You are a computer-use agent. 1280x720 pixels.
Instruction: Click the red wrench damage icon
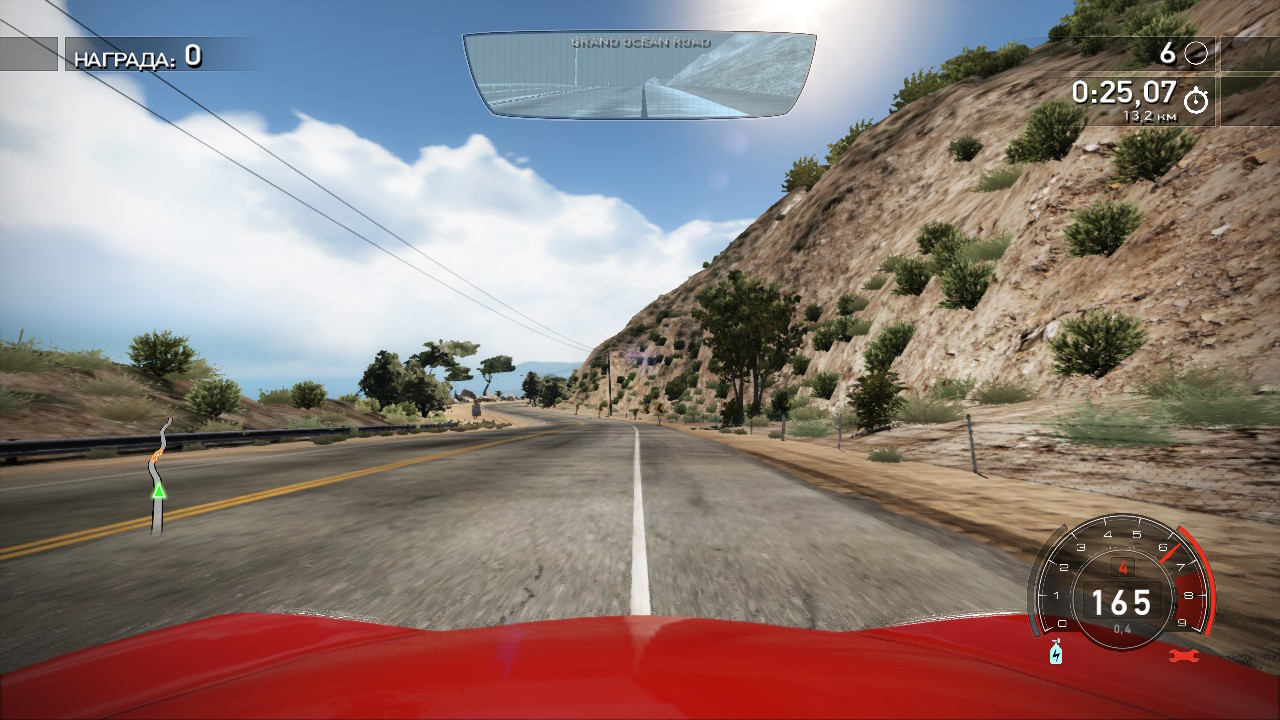1182,656
